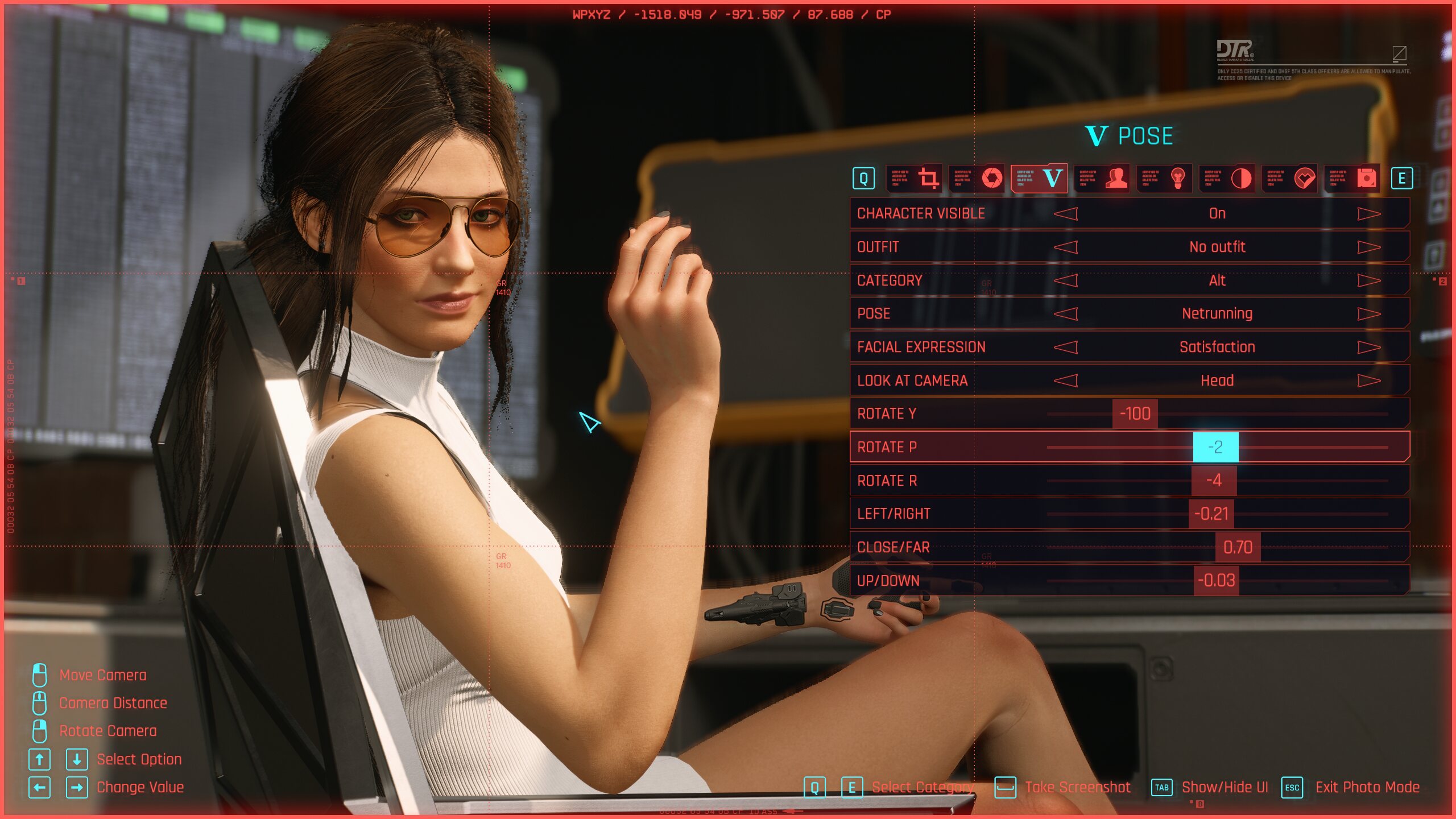
Task: Adjust the Left/Right position slider
Action: 1211,514
